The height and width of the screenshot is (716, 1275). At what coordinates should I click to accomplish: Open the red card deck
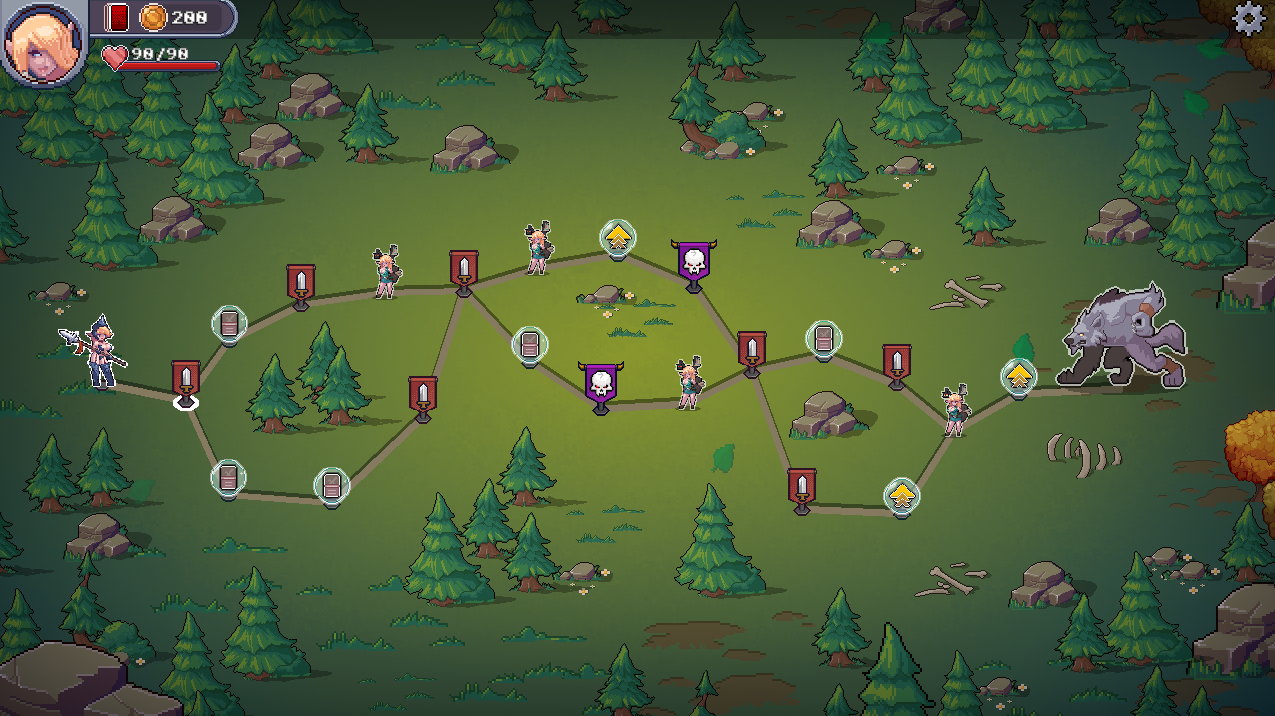tap(118, 17)
